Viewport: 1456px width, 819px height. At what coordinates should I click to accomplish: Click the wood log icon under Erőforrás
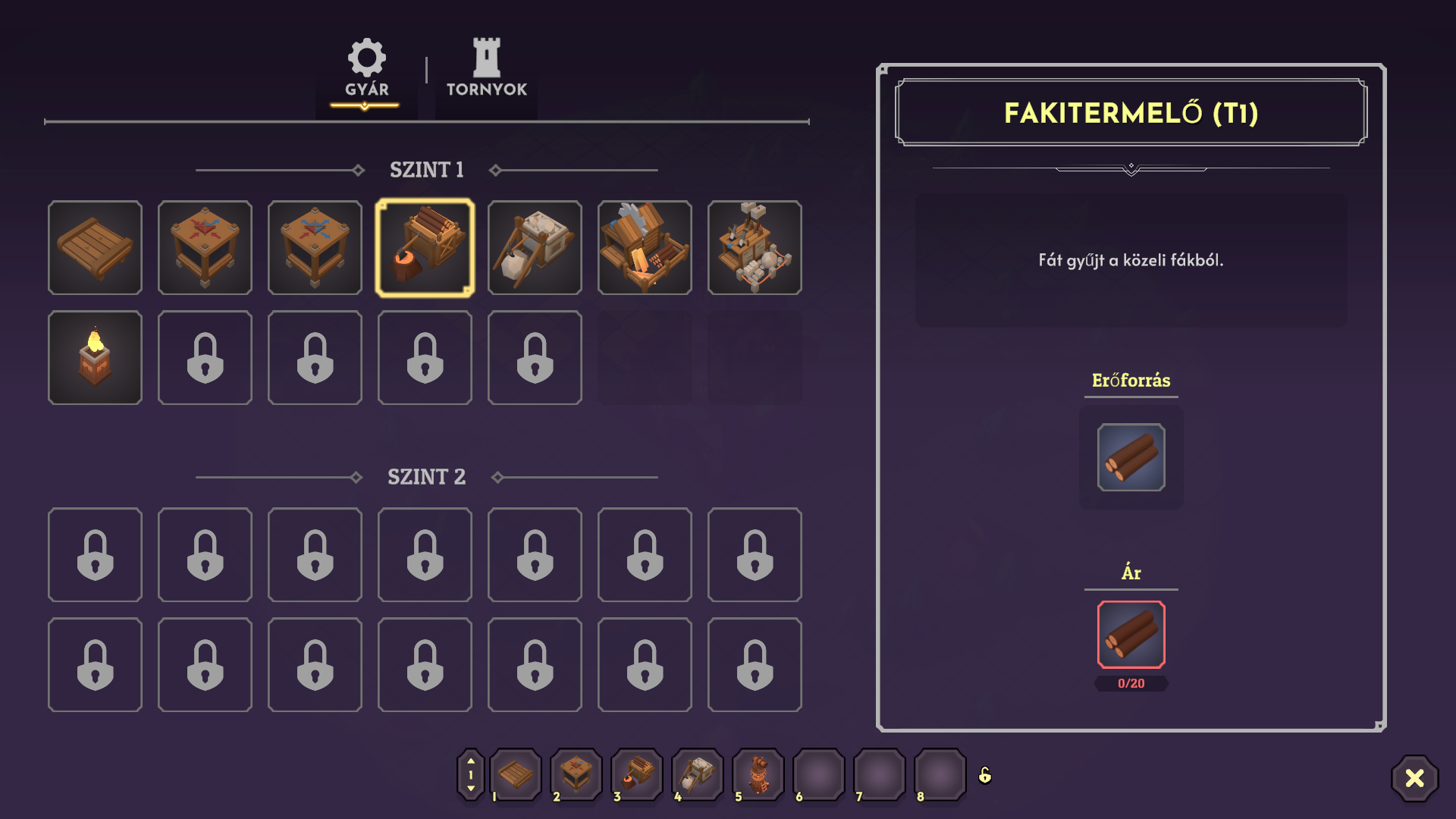coord(1131,457)
